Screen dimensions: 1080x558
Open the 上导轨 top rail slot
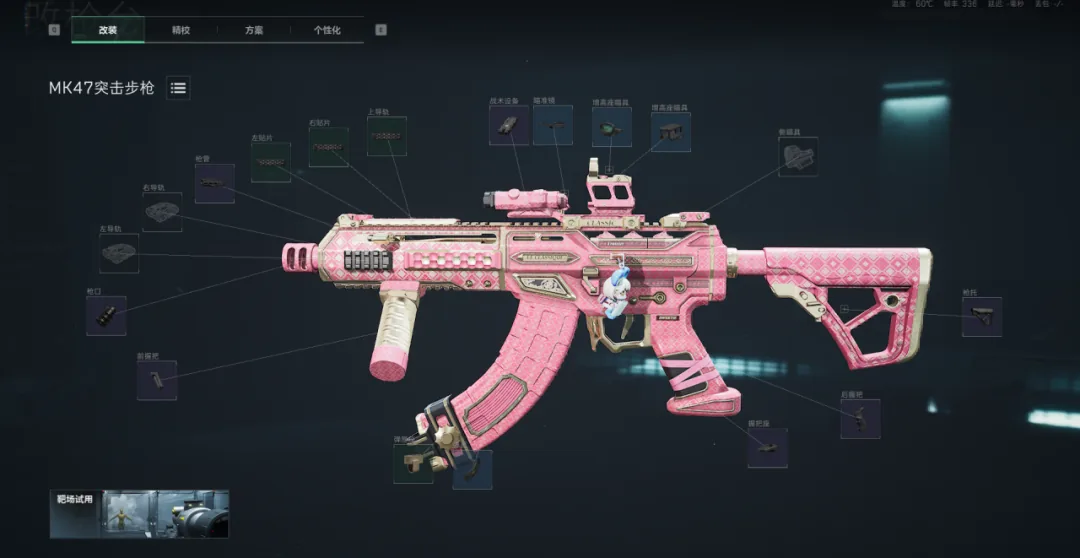386,136
